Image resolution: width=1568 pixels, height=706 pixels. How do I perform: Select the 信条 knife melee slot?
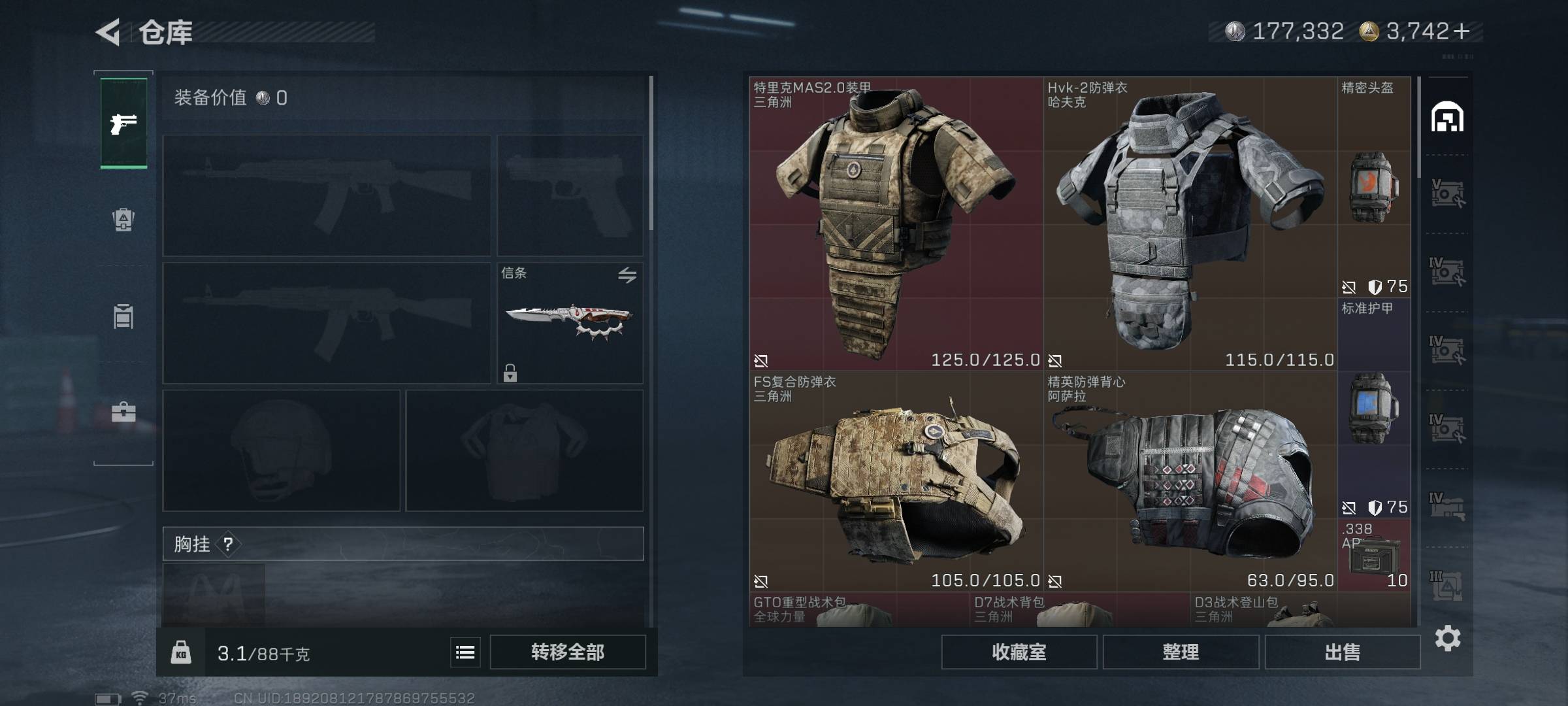pos(570,323)
